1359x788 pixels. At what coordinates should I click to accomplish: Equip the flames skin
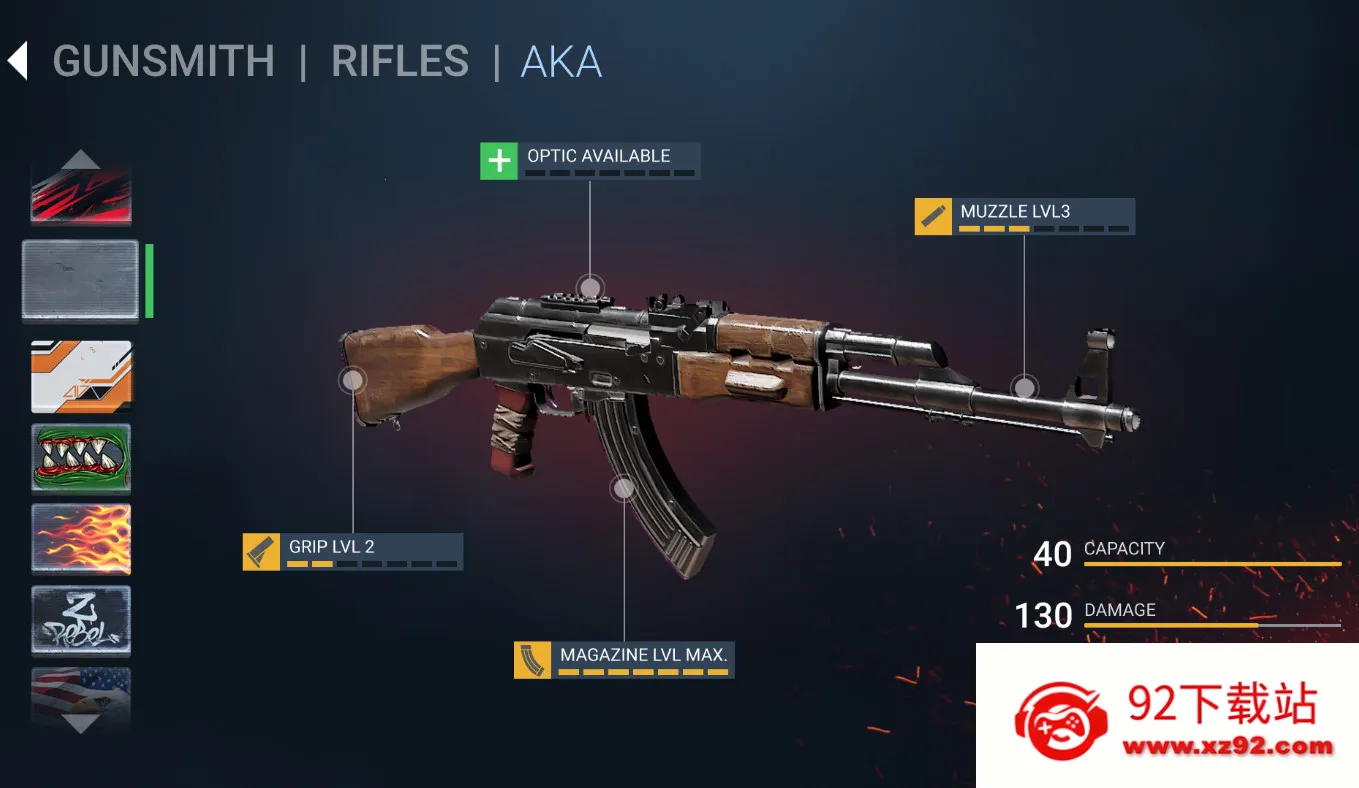tap(81, 539)
